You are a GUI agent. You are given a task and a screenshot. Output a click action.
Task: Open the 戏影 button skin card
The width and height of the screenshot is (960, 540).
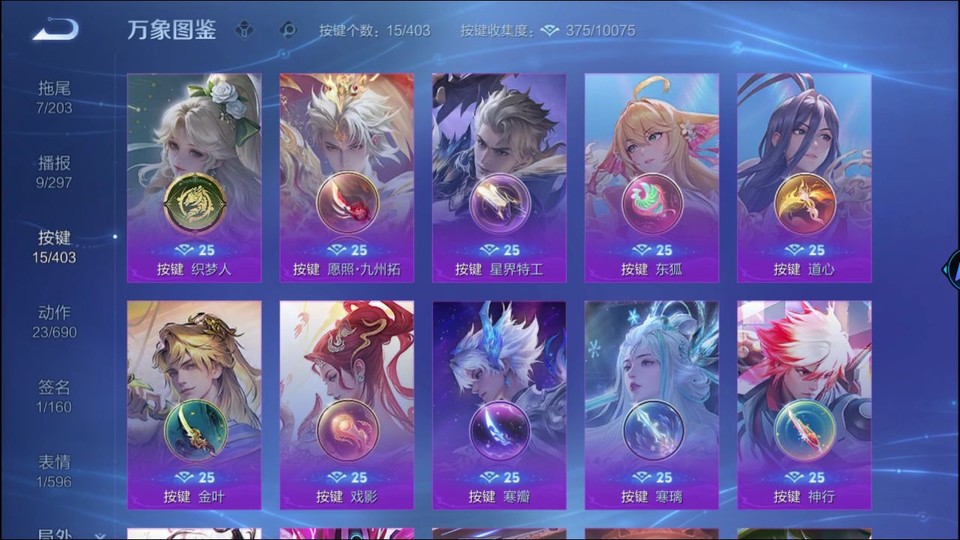point(347,405)
